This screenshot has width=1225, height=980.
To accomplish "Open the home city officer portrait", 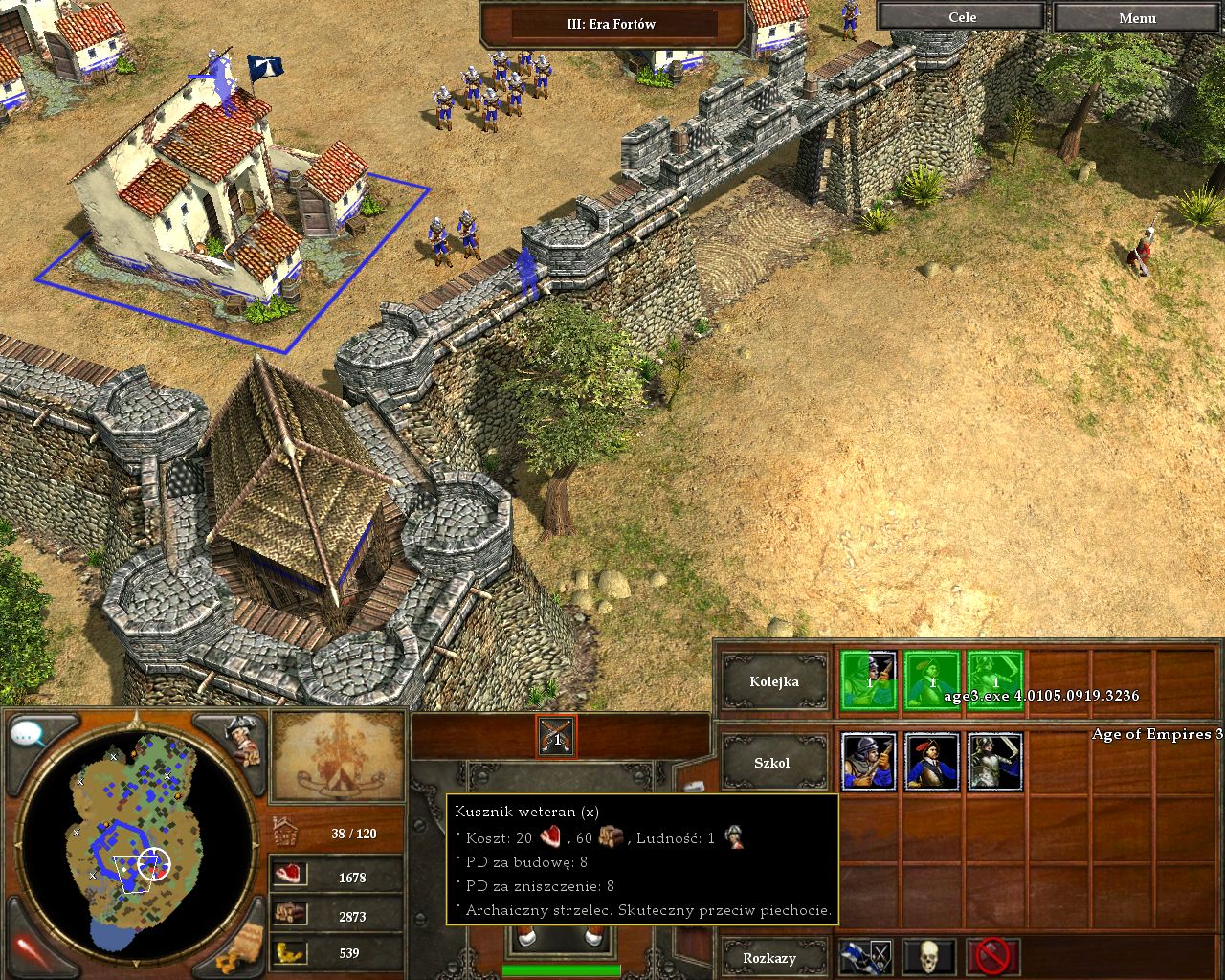I will click(x=239, y=739).
